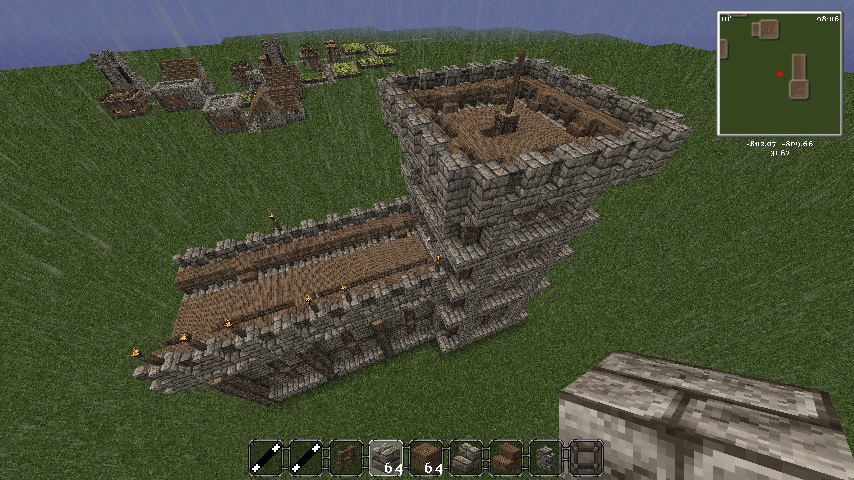Choose the stone brick block stack
The width and height of the screenshot is (854, 480).
pos(386,457)
